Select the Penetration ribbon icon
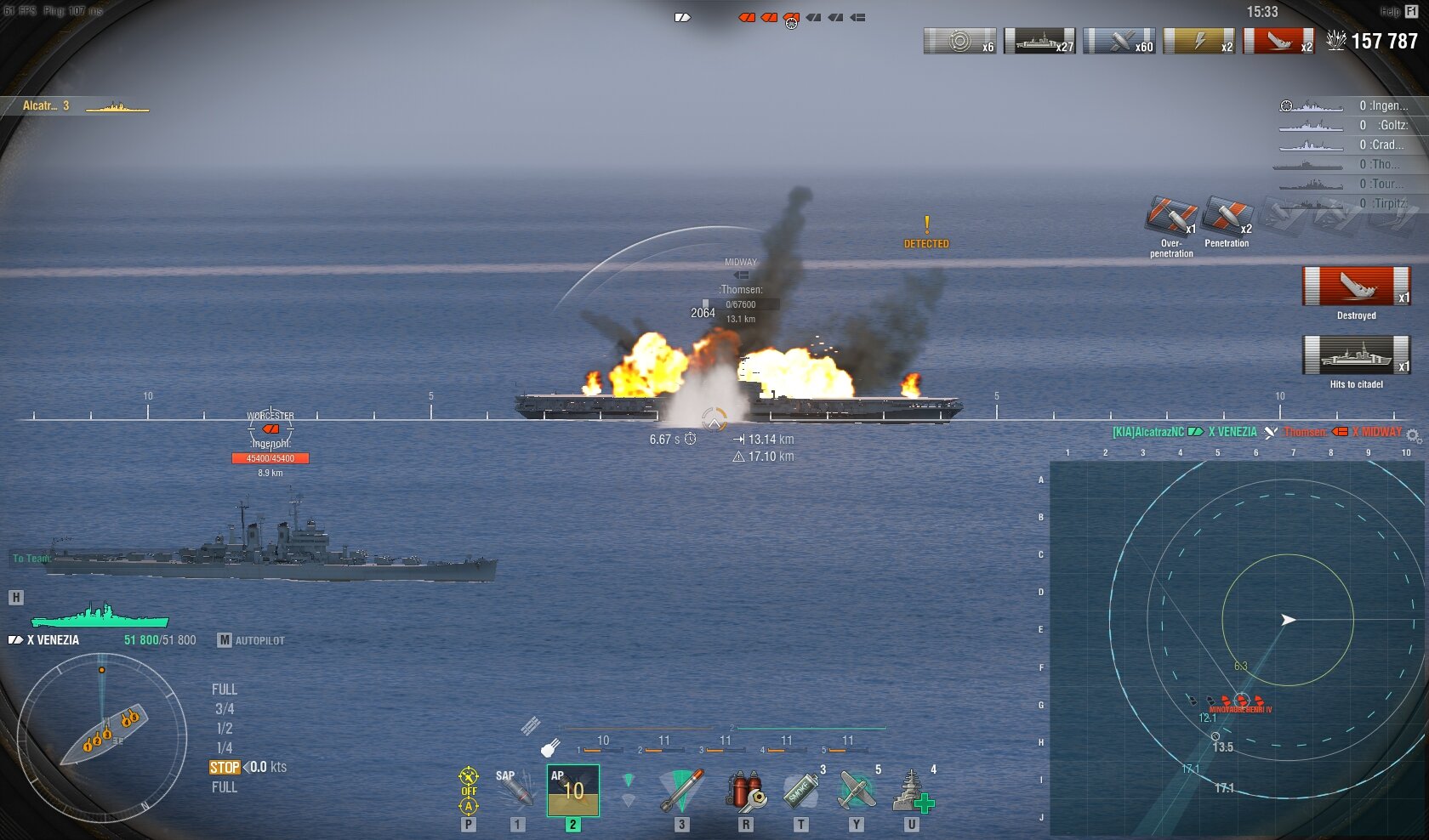The width and height of the screenshot is (1429, 840). [x=1227, y=216]
